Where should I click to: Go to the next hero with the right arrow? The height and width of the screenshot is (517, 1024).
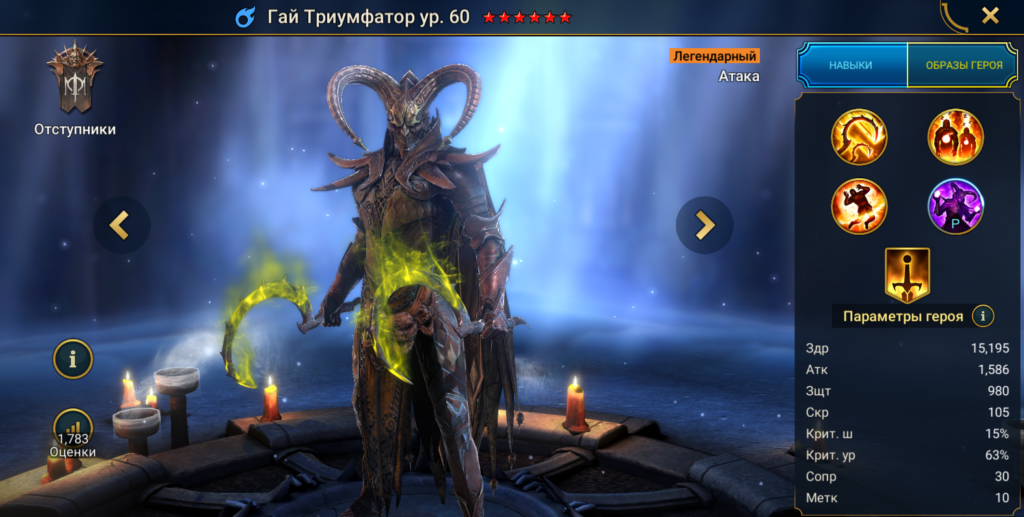coord(704,225)
